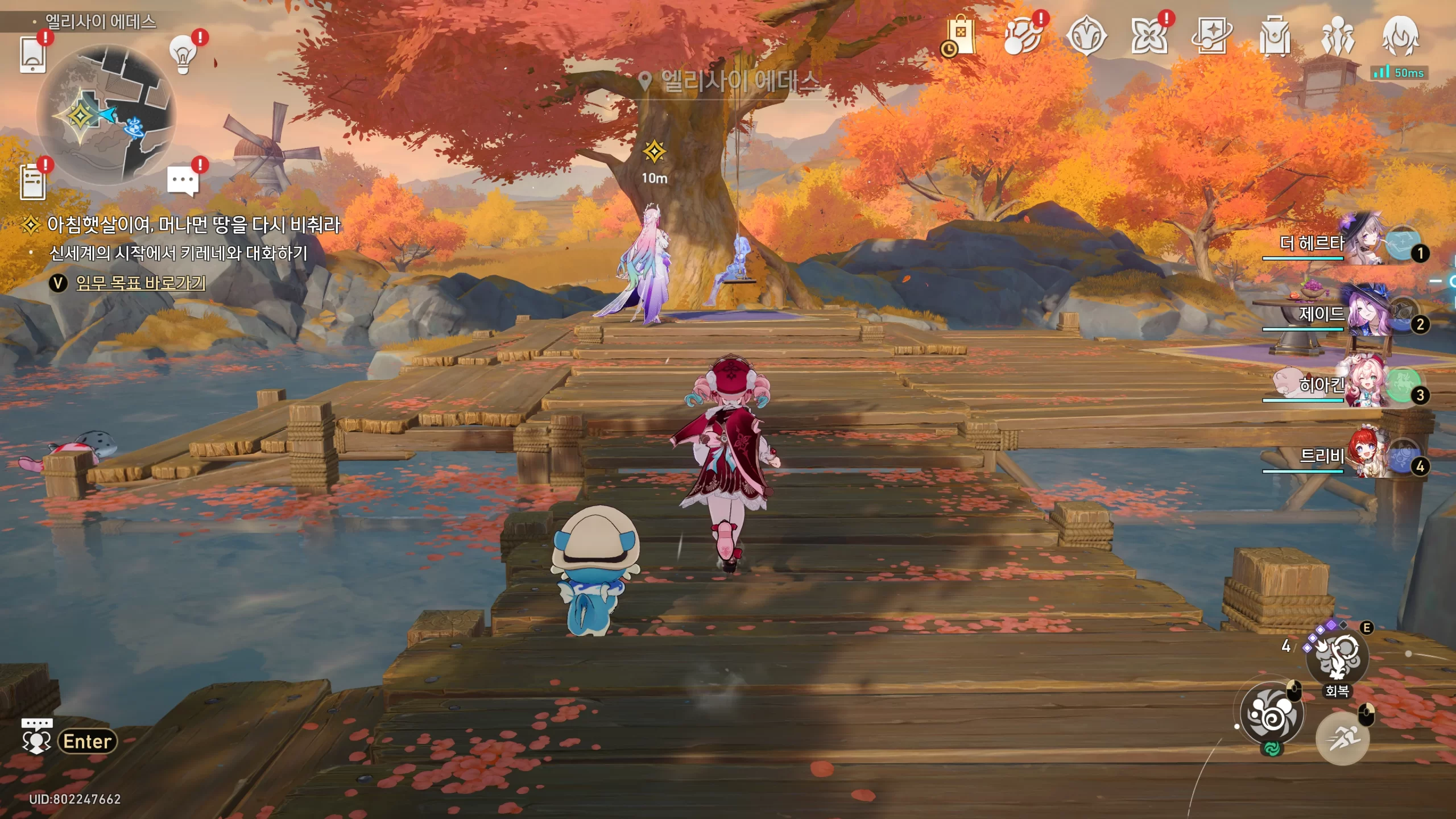Screen dimensions: 1456x819
Task: Open the chat speech bubble icon
Action: click(183, 181)
